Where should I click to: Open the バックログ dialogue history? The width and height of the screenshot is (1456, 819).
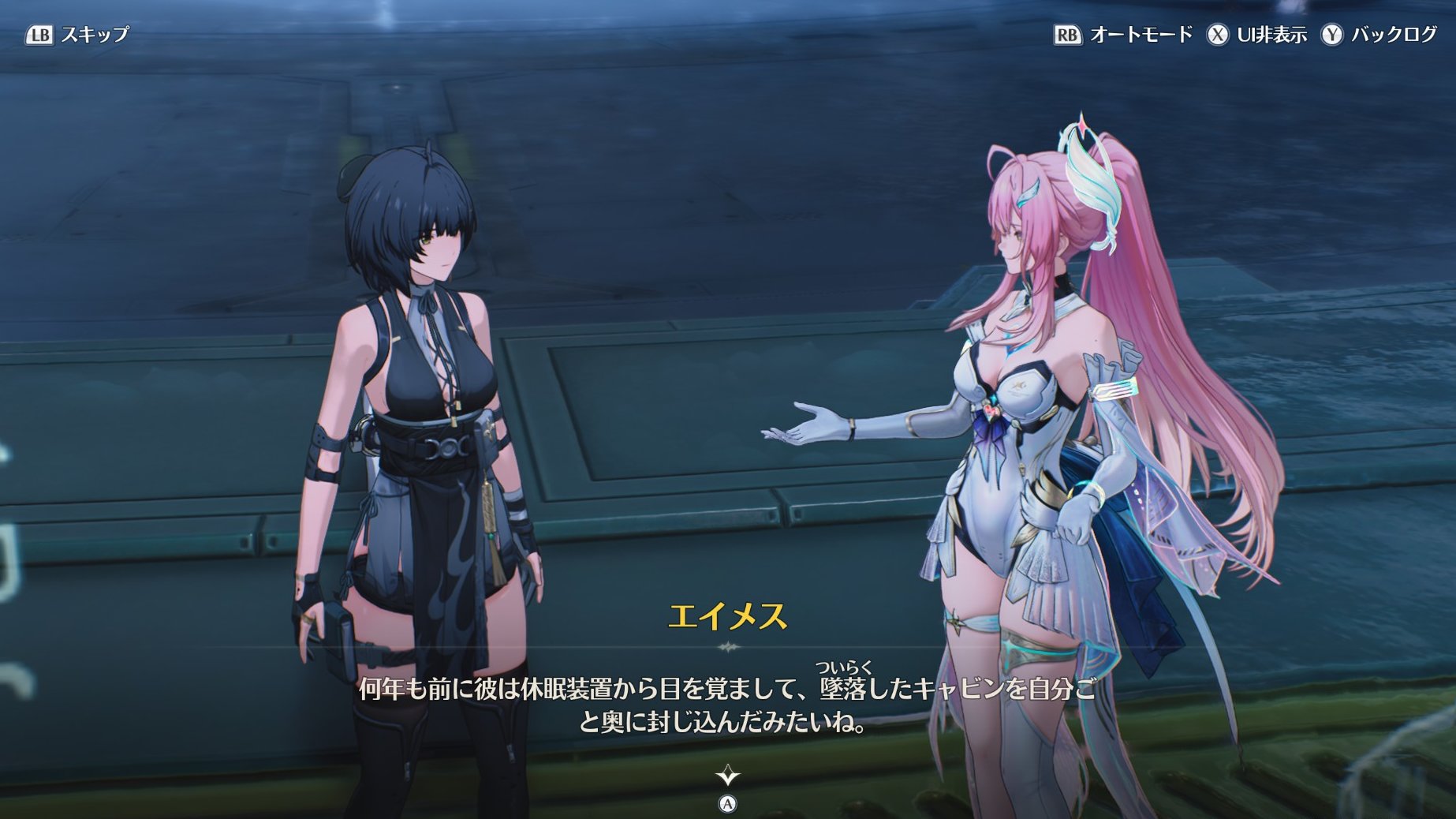[x=1379, y=35]
